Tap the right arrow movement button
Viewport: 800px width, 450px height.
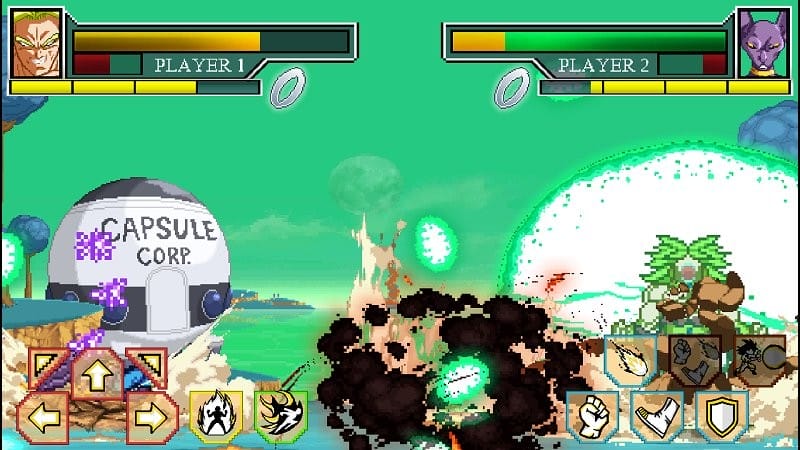153,416
